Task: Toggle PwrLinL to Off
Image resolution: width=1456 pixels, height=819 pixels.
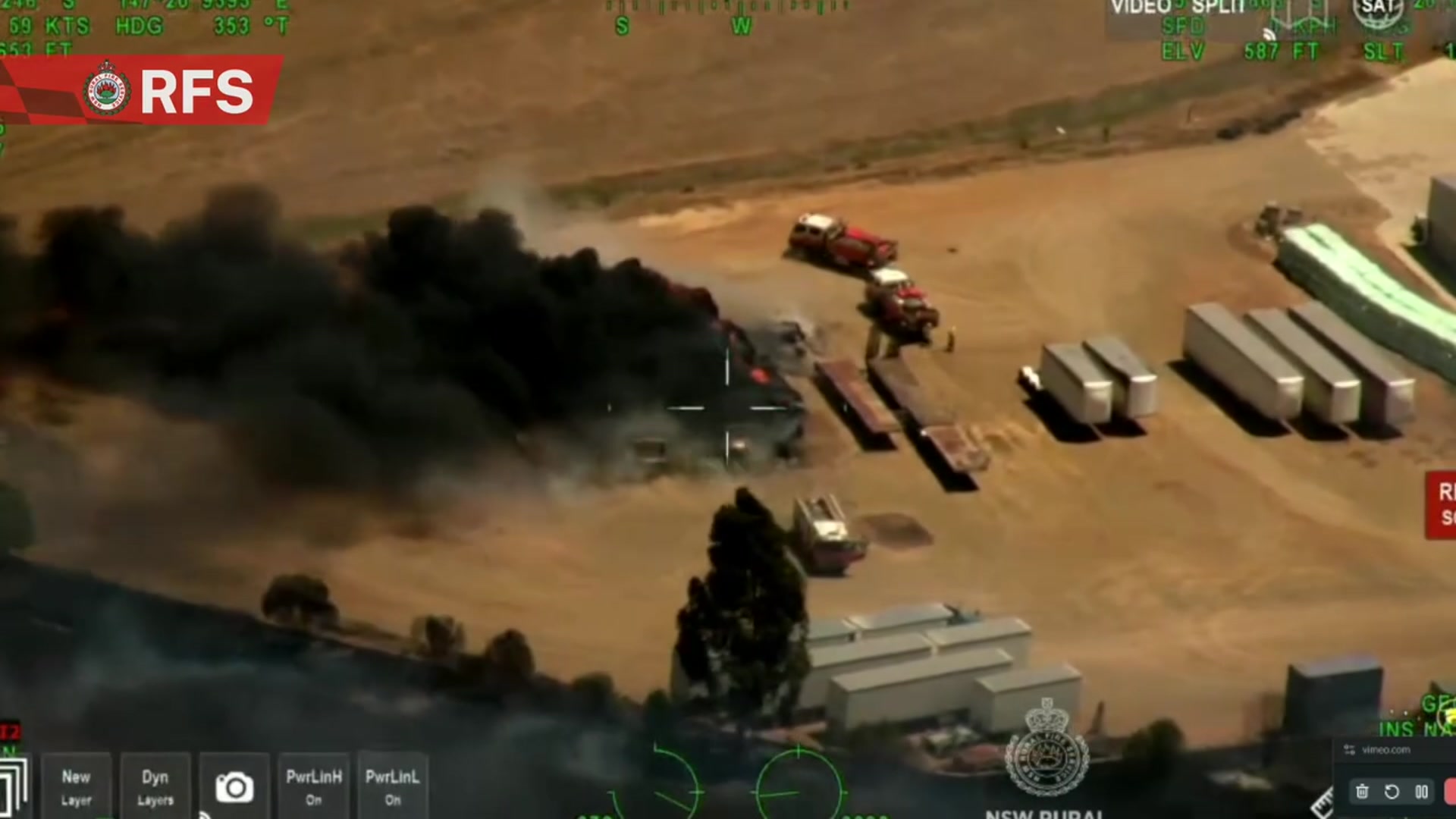Action: pos(392,785)
